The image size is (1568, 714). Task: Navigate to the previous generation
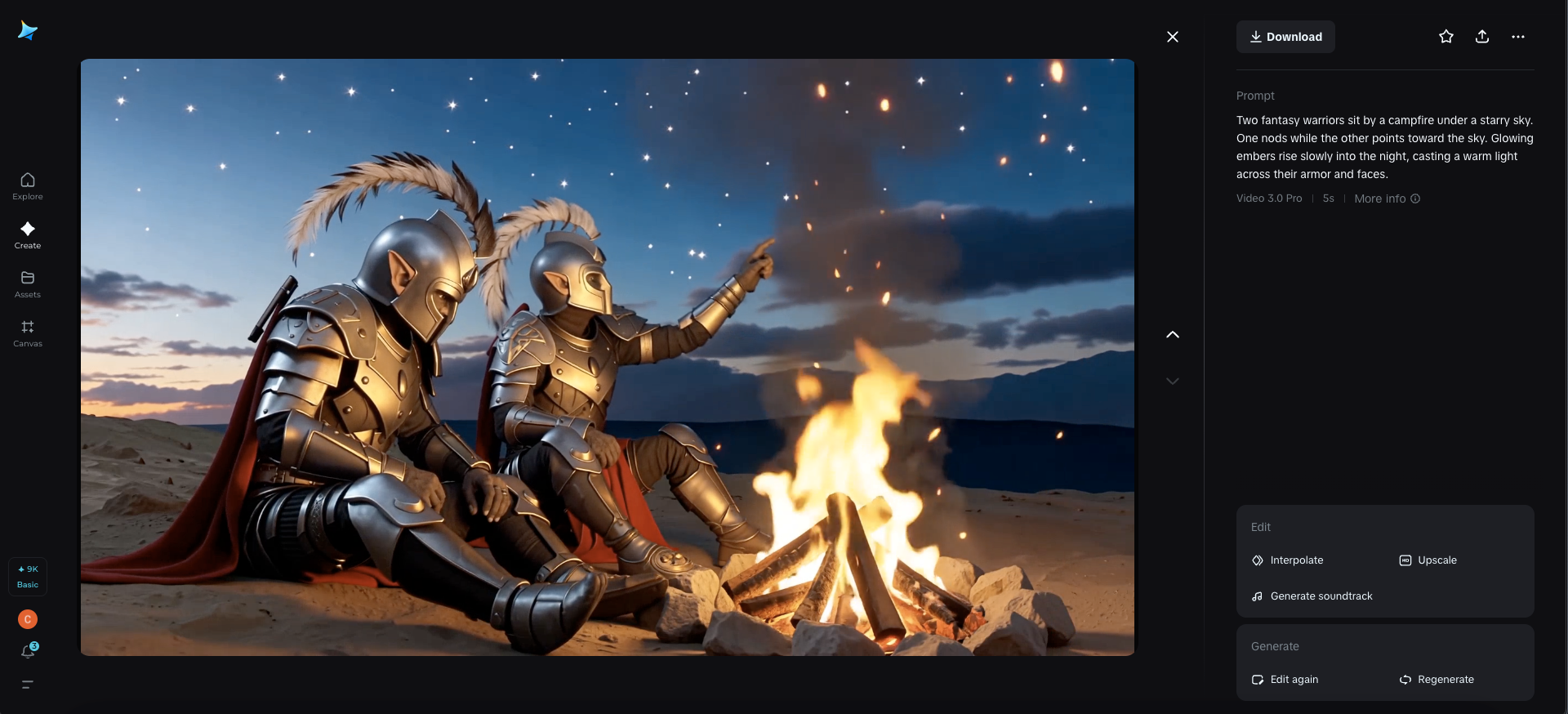click(x=1173, y=335)
